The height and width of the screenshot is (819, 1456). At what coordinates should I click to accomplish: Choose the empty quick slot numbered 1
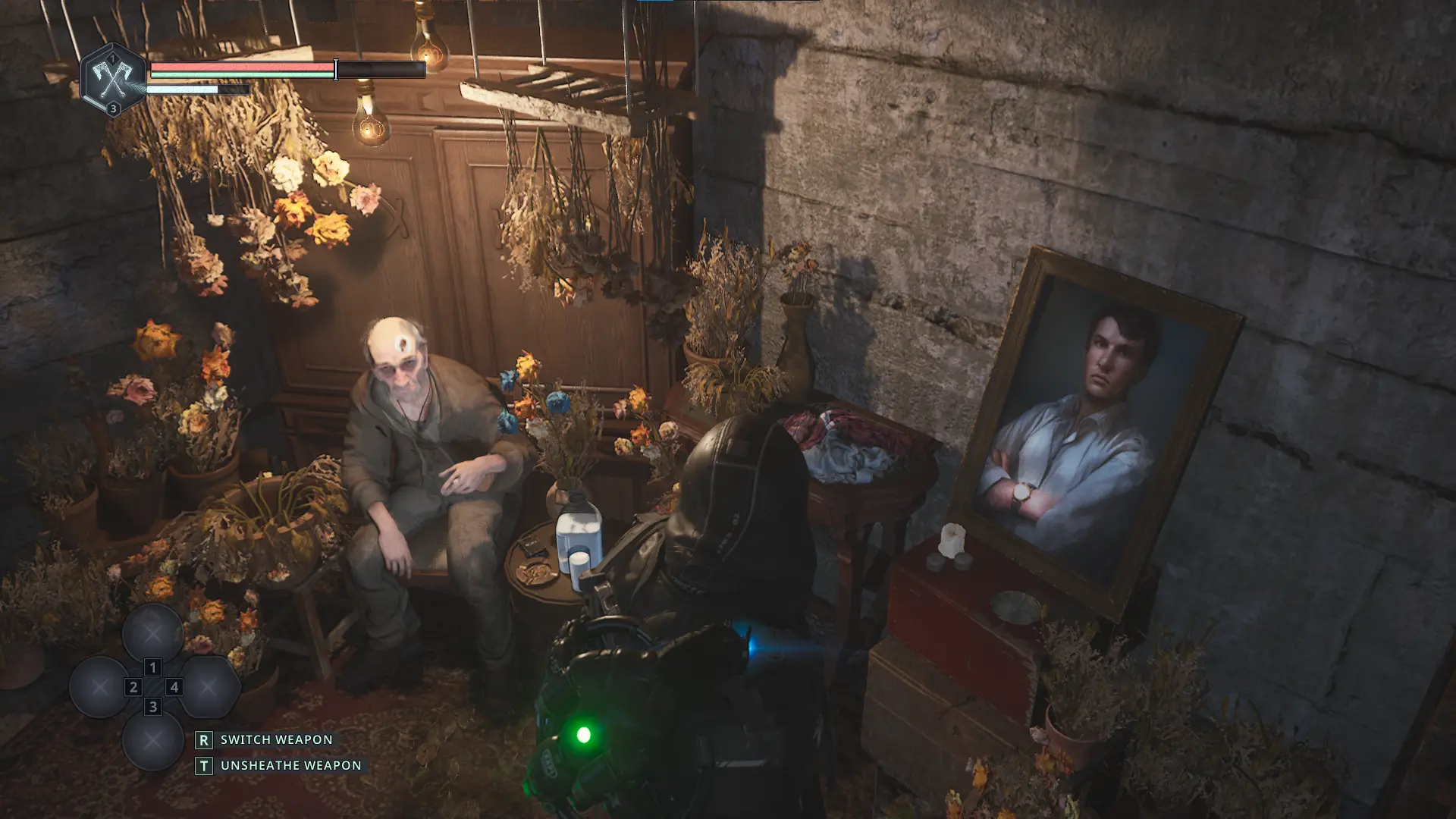tap(152, 633)
